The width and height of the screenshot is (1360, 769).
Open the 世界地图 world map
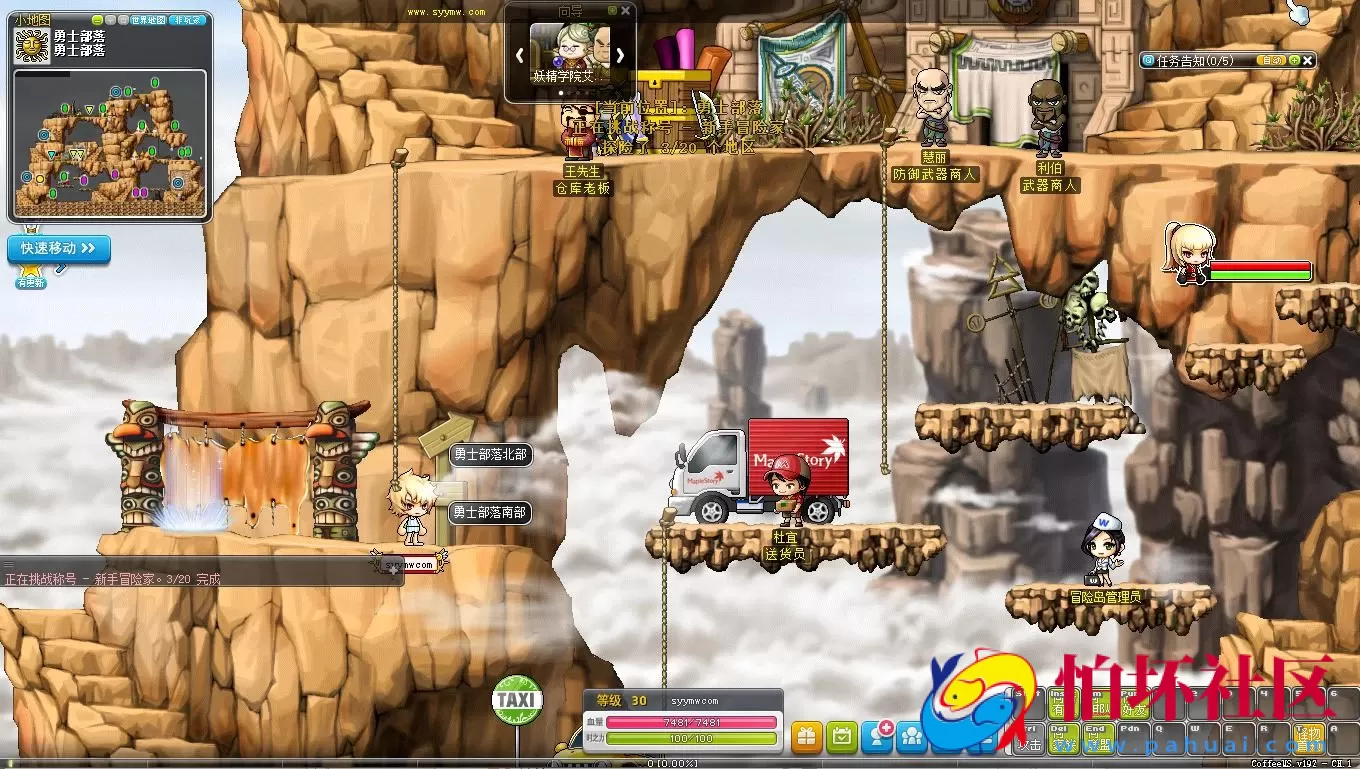coord(149,19)
